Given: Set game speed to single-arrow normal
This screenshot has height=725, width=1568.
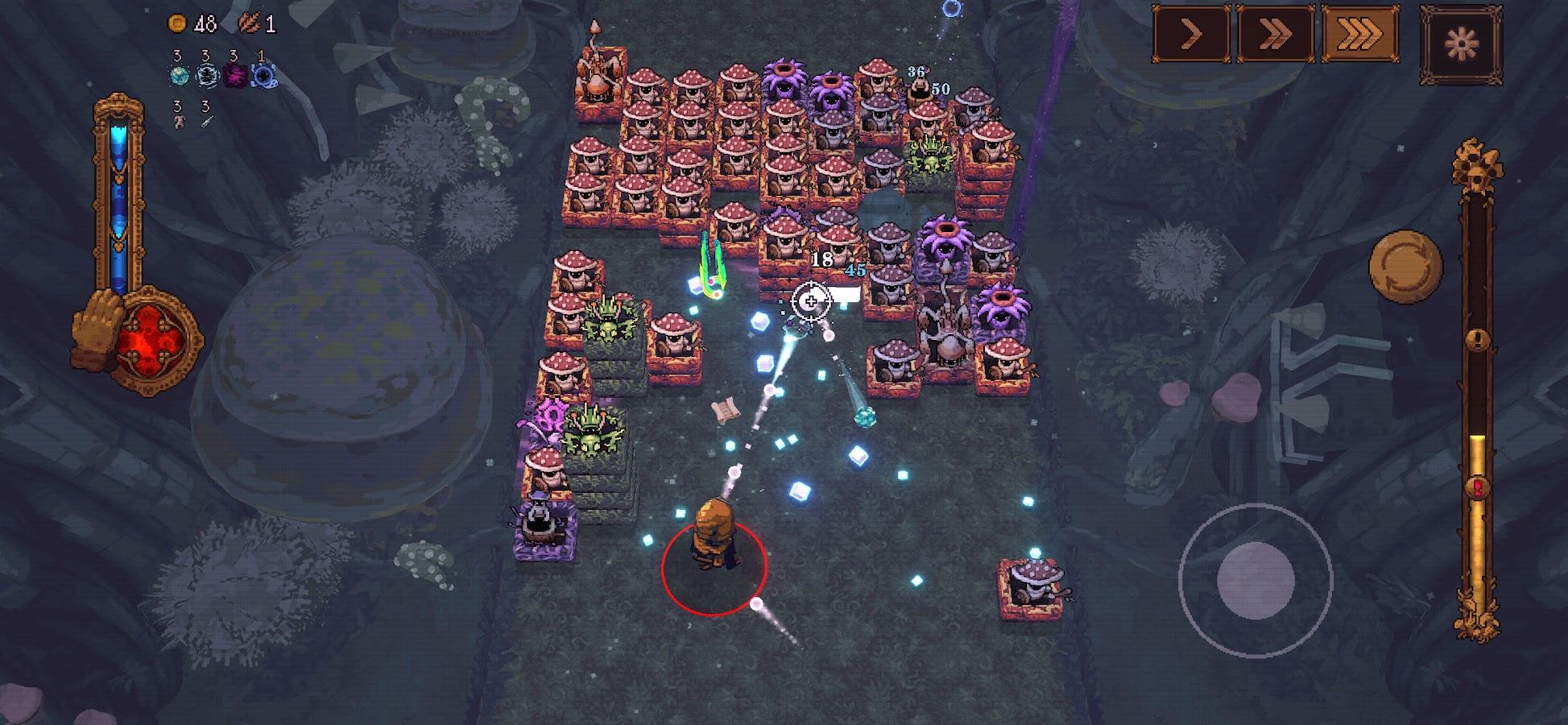Looking at the screenshot, I should point(1191,34).
